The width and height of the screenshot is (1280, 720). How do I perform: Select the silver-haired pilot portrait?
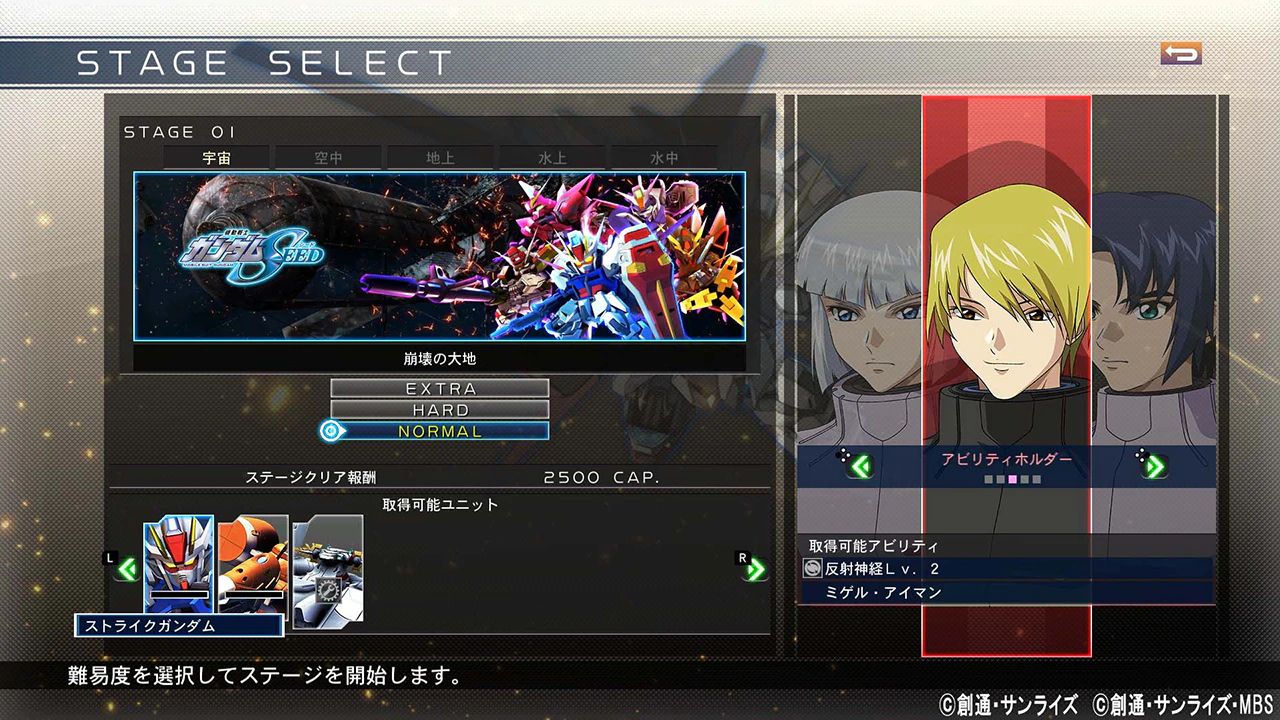(x=860, y=320)
